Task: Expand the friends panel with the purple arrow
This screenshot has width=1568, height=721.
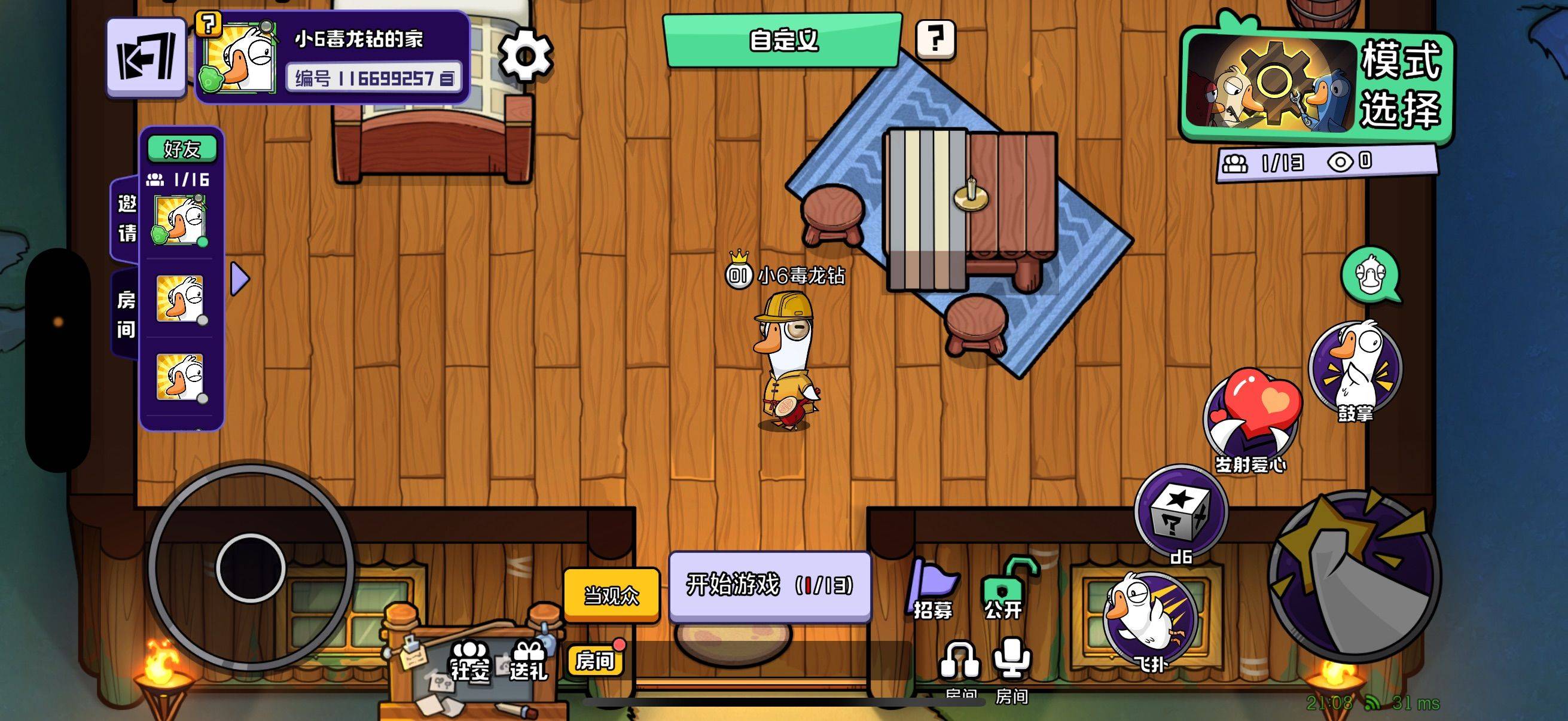Action: [240, 279]
